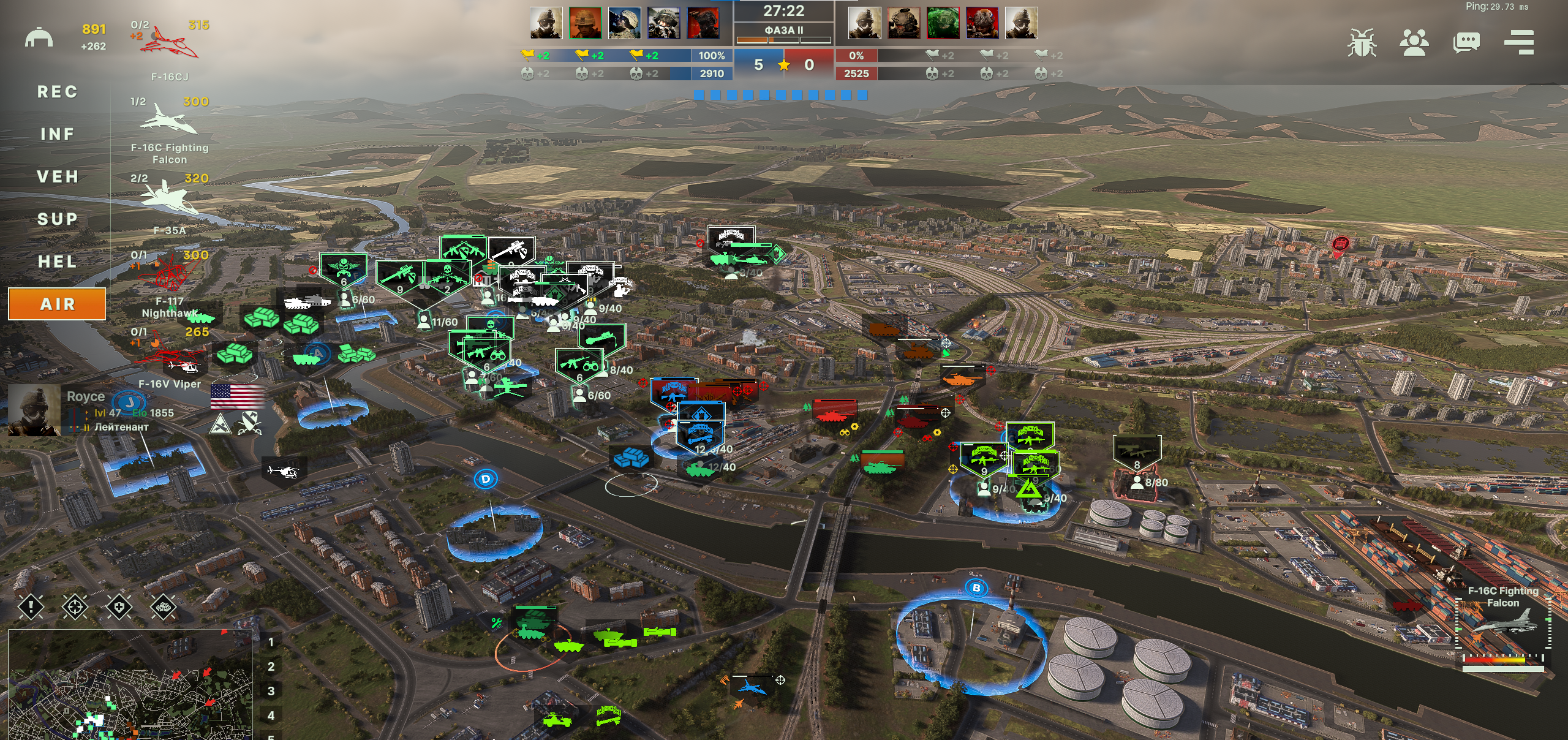Activate the exclamation mark ping
This screenshot has width=1568, height=740.
coord(31,607)
